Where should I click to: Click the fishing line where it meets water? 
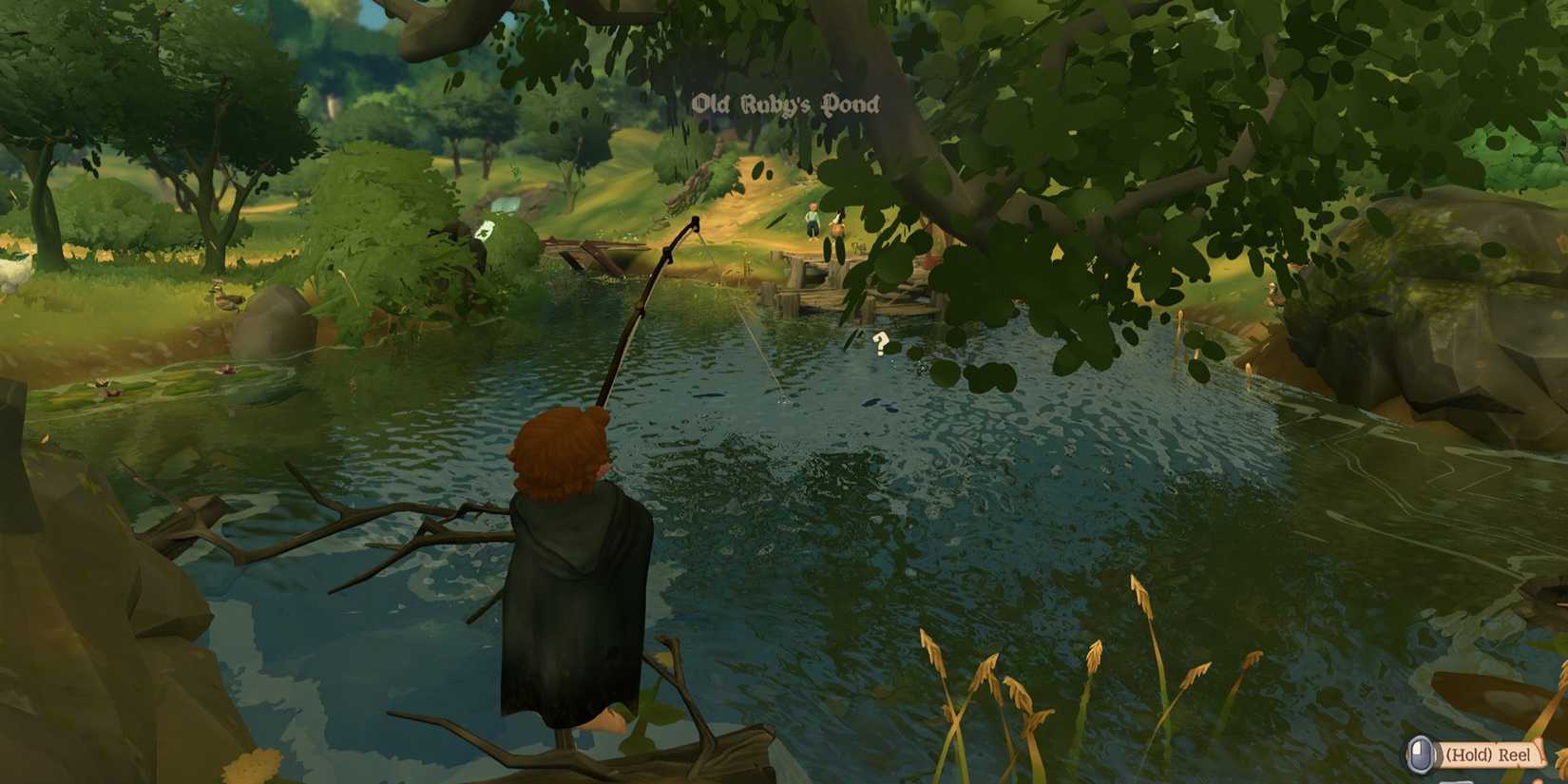pos(779,399)
